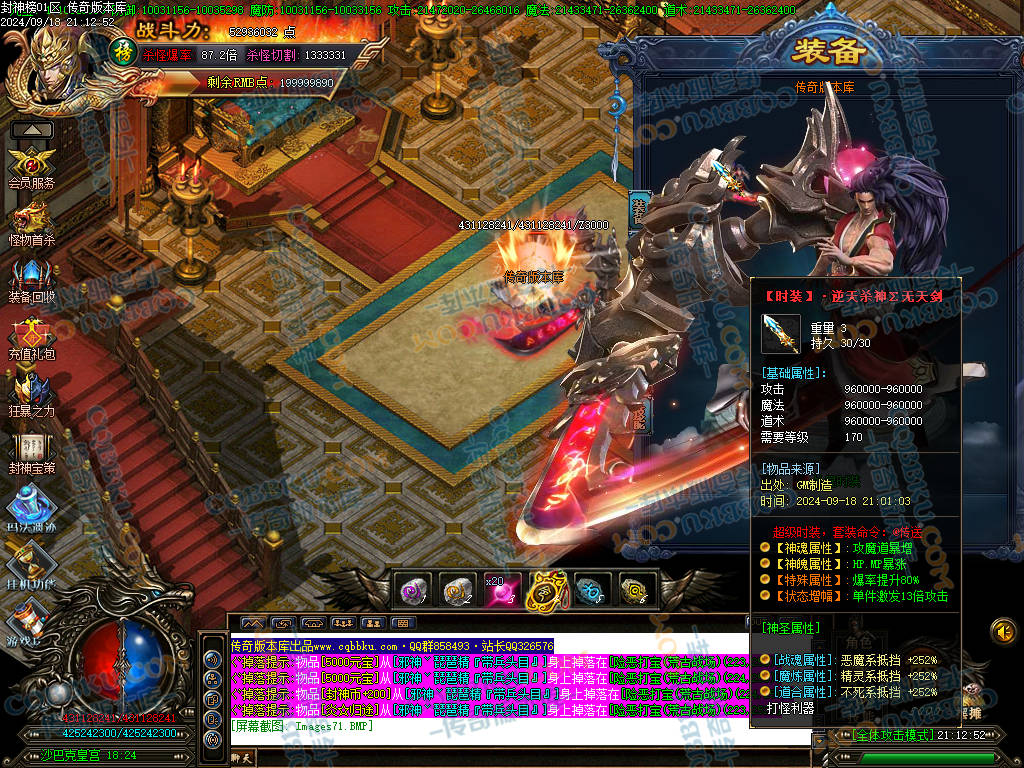
Task: Click the 榜 ranking badge beside combat power
Action: coord(122,50)
